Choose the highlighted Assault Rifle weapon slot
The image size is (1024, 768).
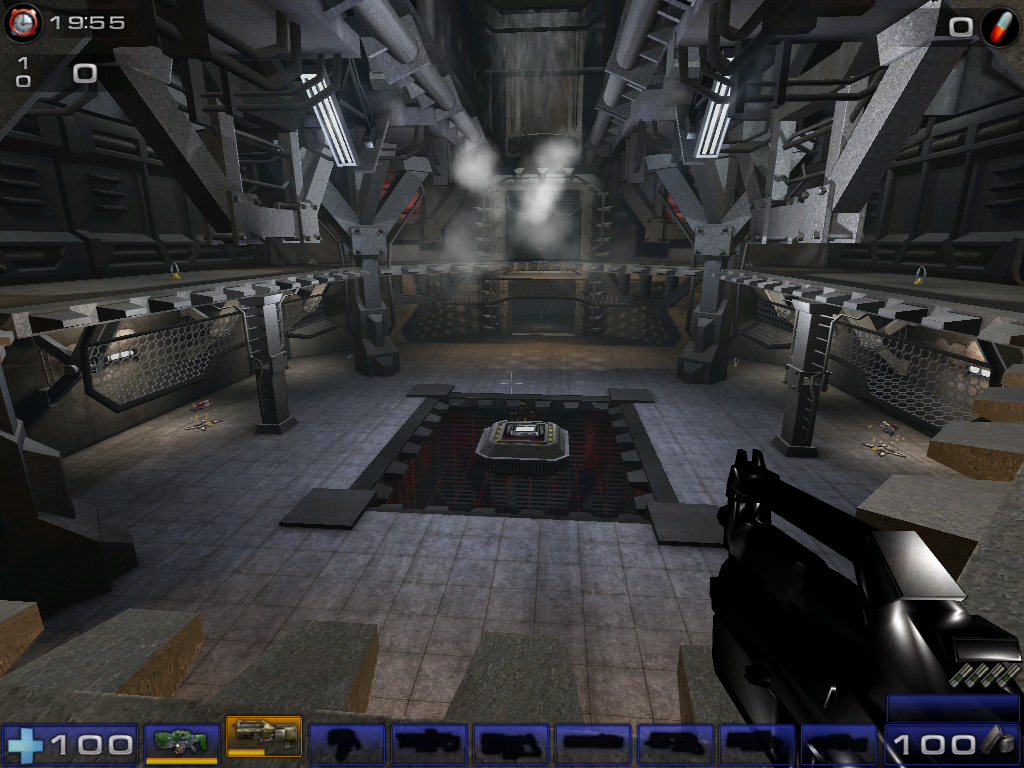point(263,738)
